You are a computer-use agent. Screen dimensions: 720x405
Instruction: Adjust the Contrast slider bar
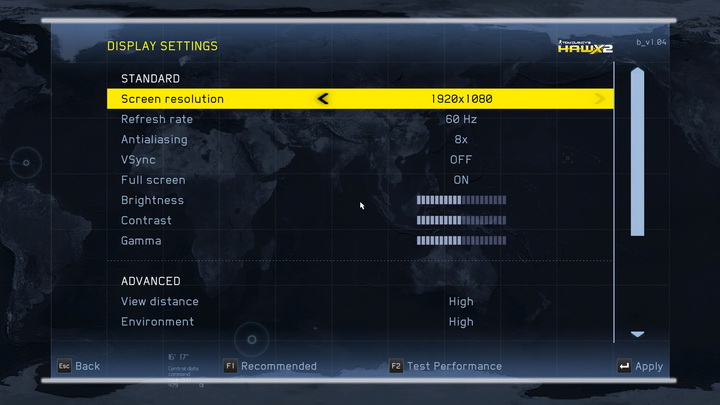tap(461, 221)
